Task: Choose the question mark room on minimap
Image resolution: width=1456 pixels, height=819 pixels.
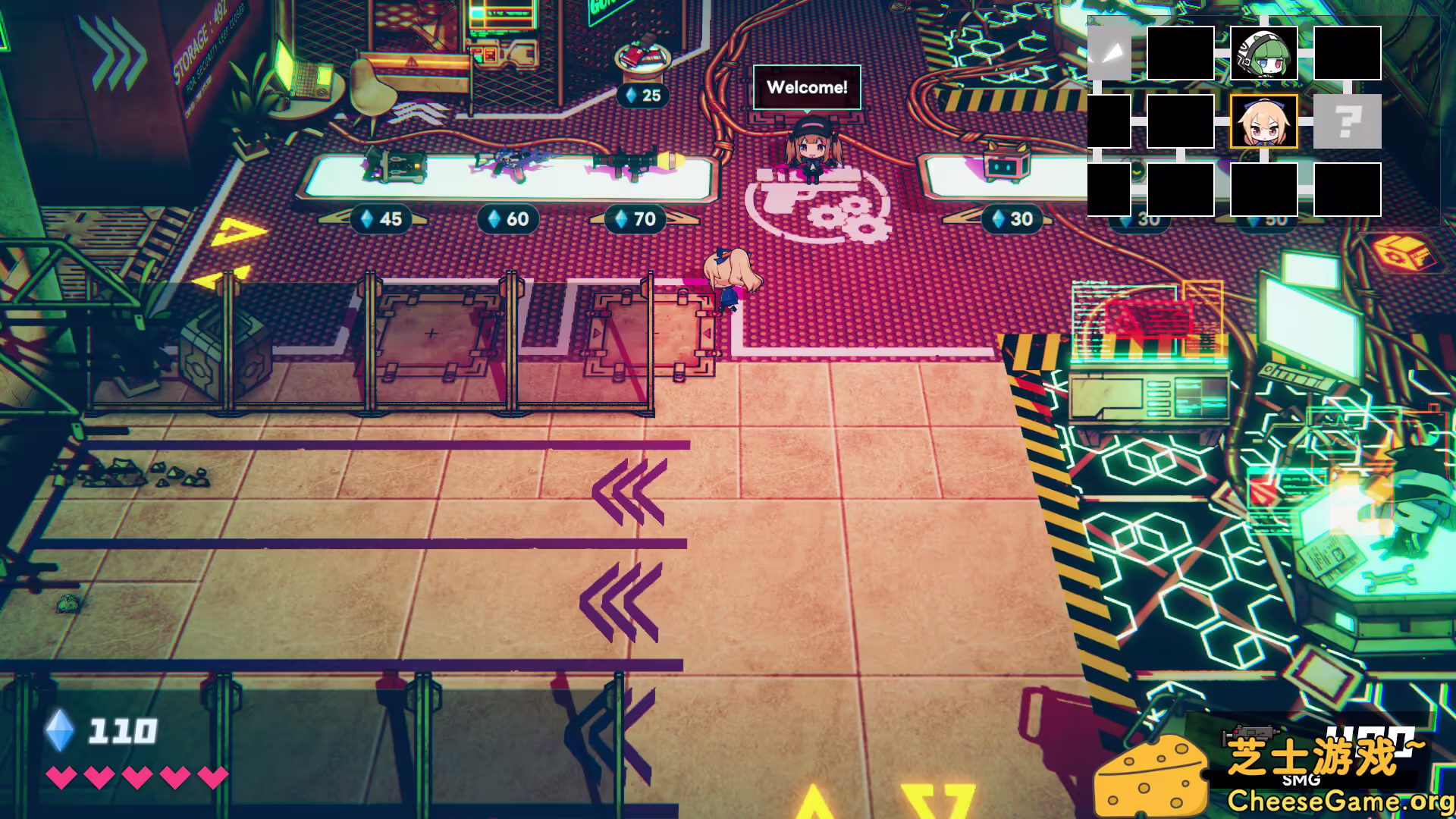Action: click(x=1347, y=121)
